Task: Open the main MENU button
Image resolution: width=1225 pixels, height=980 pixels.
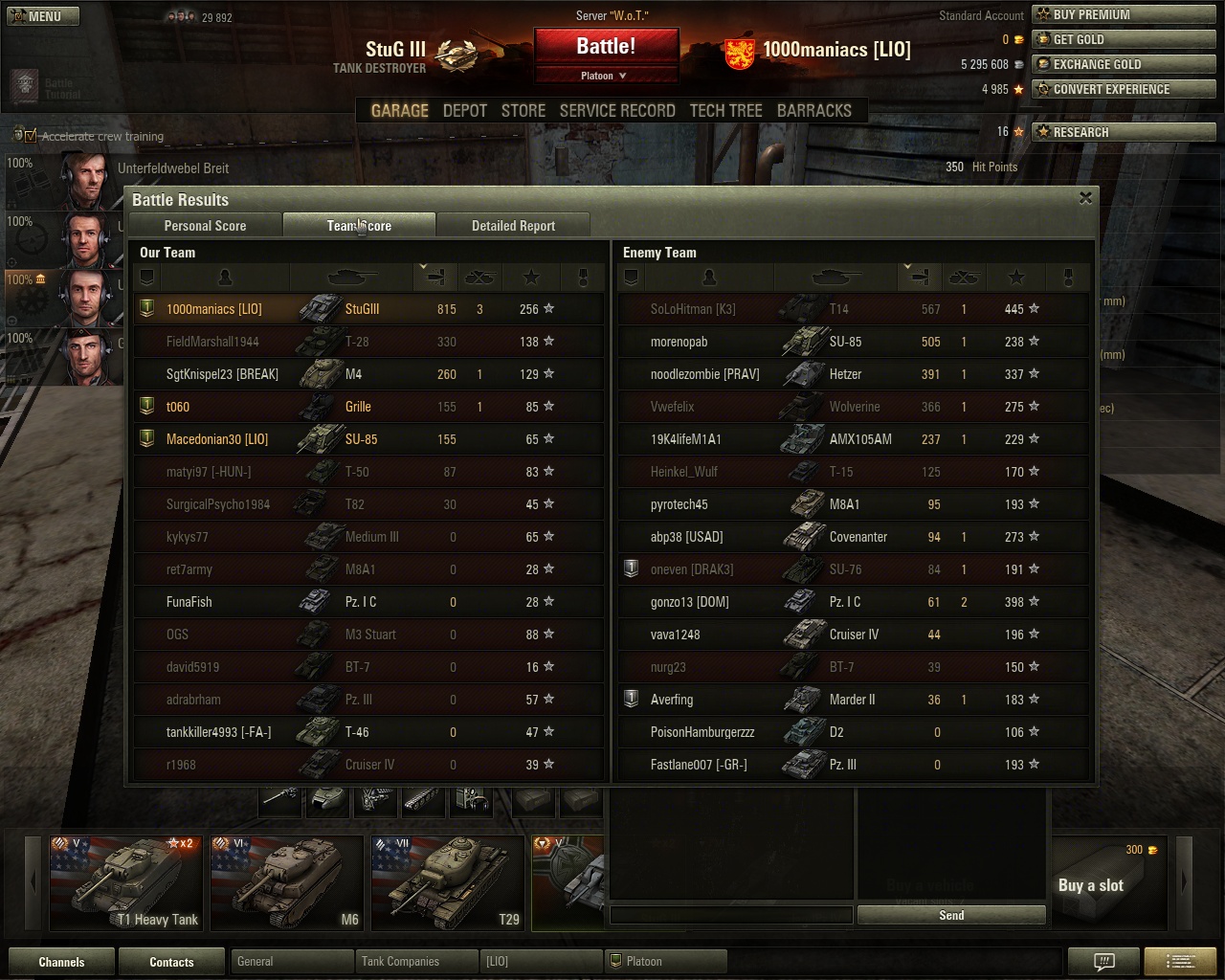Action: coord(44,16)
